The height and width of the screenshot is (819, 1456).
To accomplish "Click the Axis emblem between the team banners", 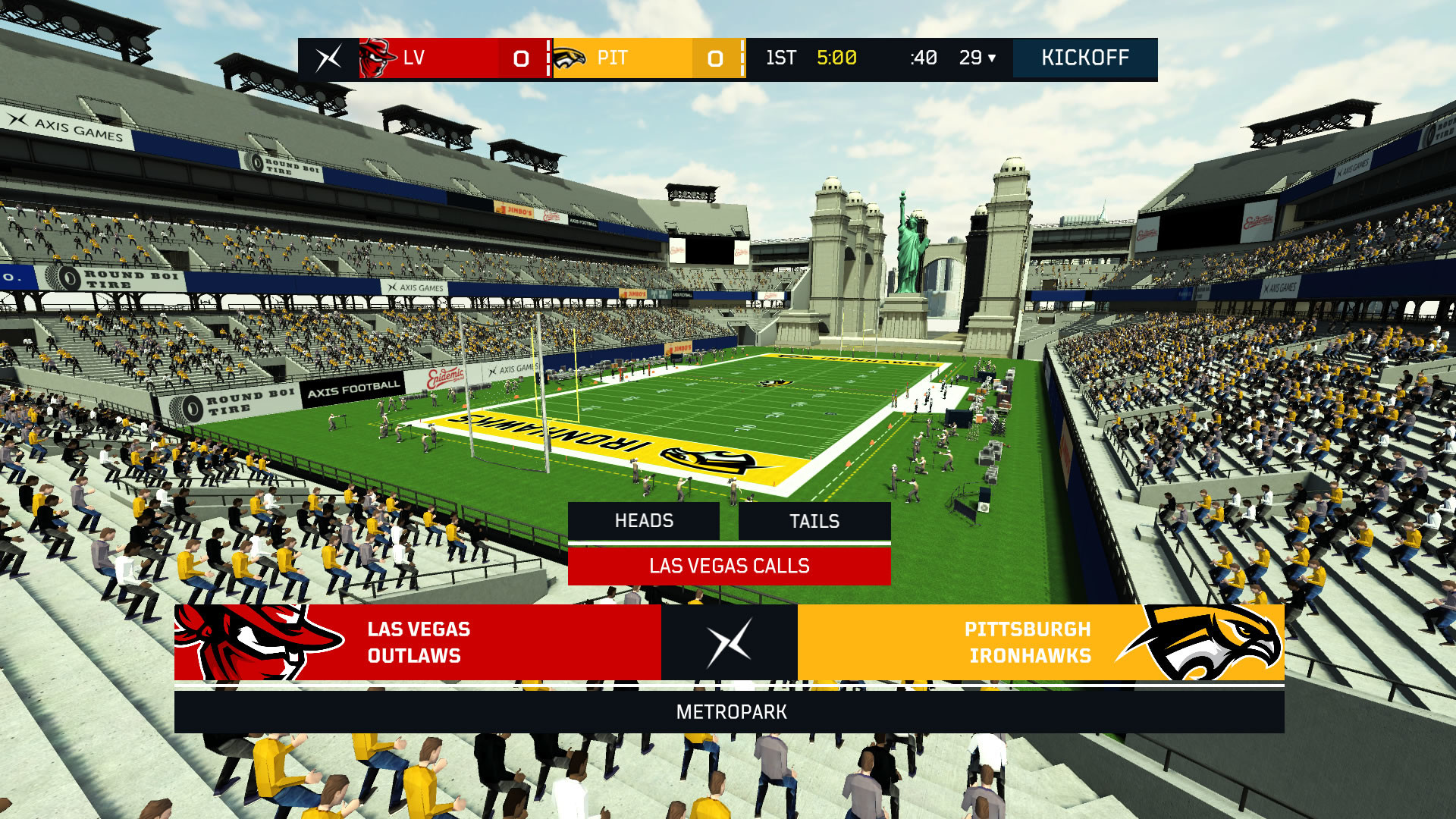I will pos(729,642).
